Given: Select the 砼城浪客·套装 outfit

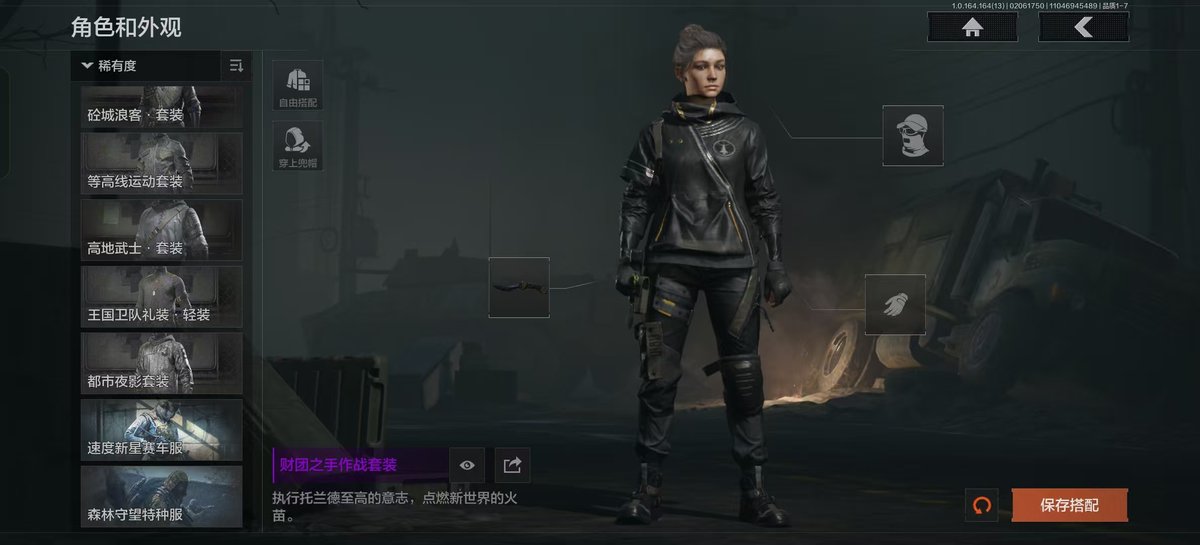Looking at the screenshot, I should click(x=162, y=106).
